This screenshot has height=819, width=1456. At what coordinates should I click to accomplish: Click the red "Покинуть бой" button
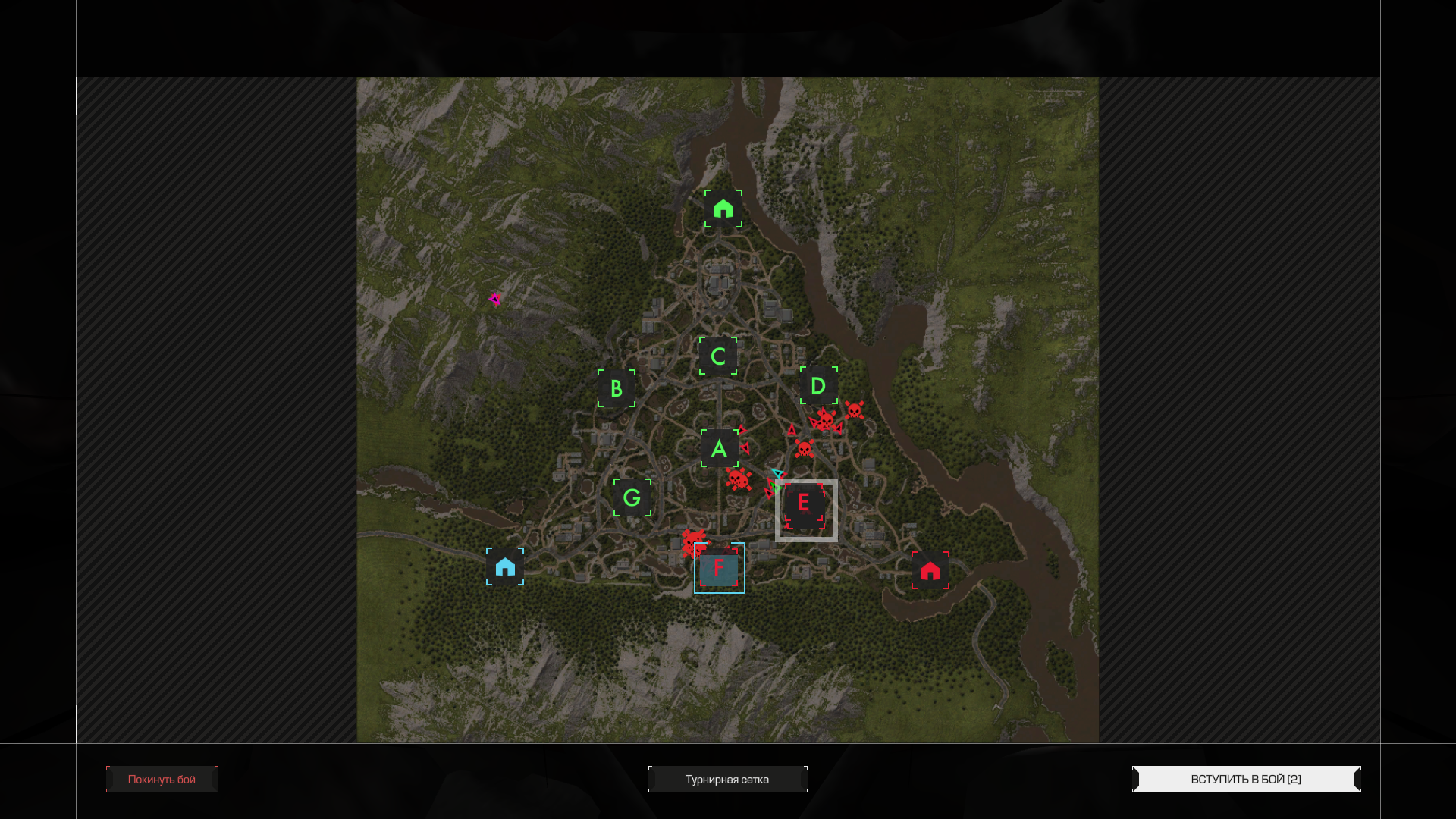pyautogui.click(x=162, y=780)
